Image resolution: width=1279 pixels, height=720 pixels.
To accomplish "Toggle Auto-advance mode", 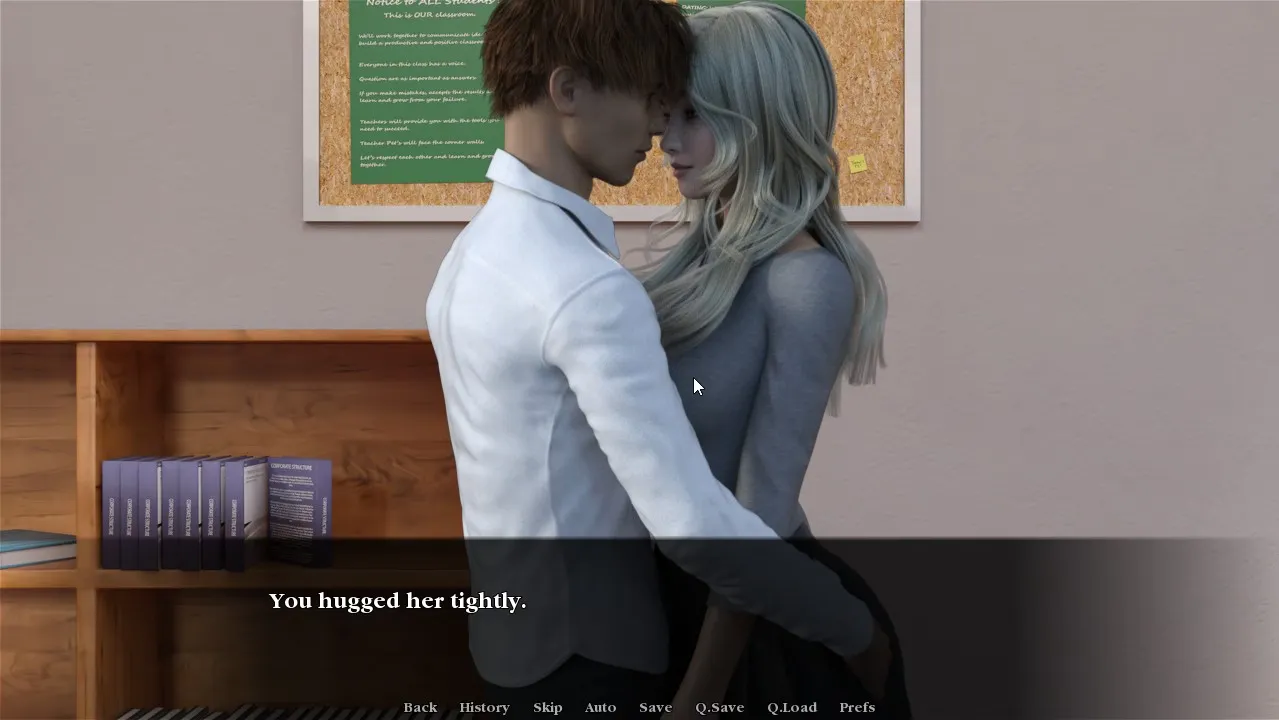I will click(600, 707).
